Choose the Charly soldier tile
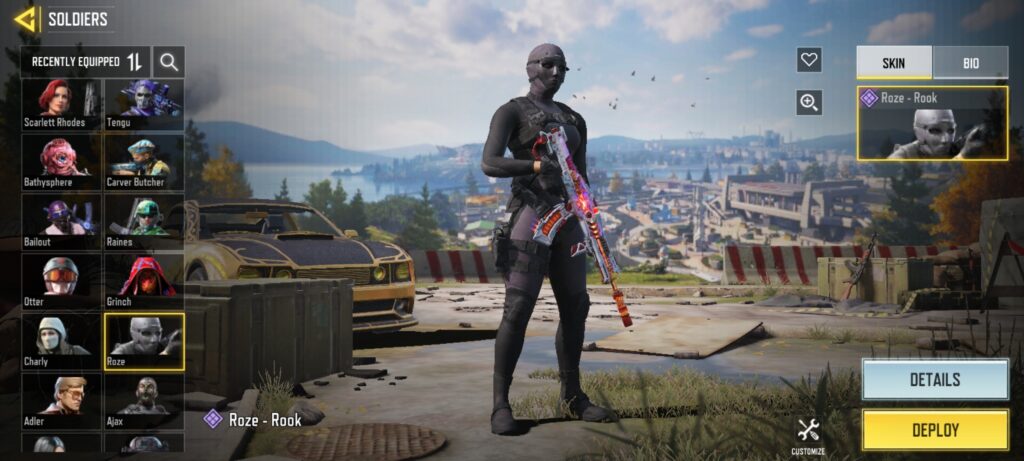 coord(62,341)
